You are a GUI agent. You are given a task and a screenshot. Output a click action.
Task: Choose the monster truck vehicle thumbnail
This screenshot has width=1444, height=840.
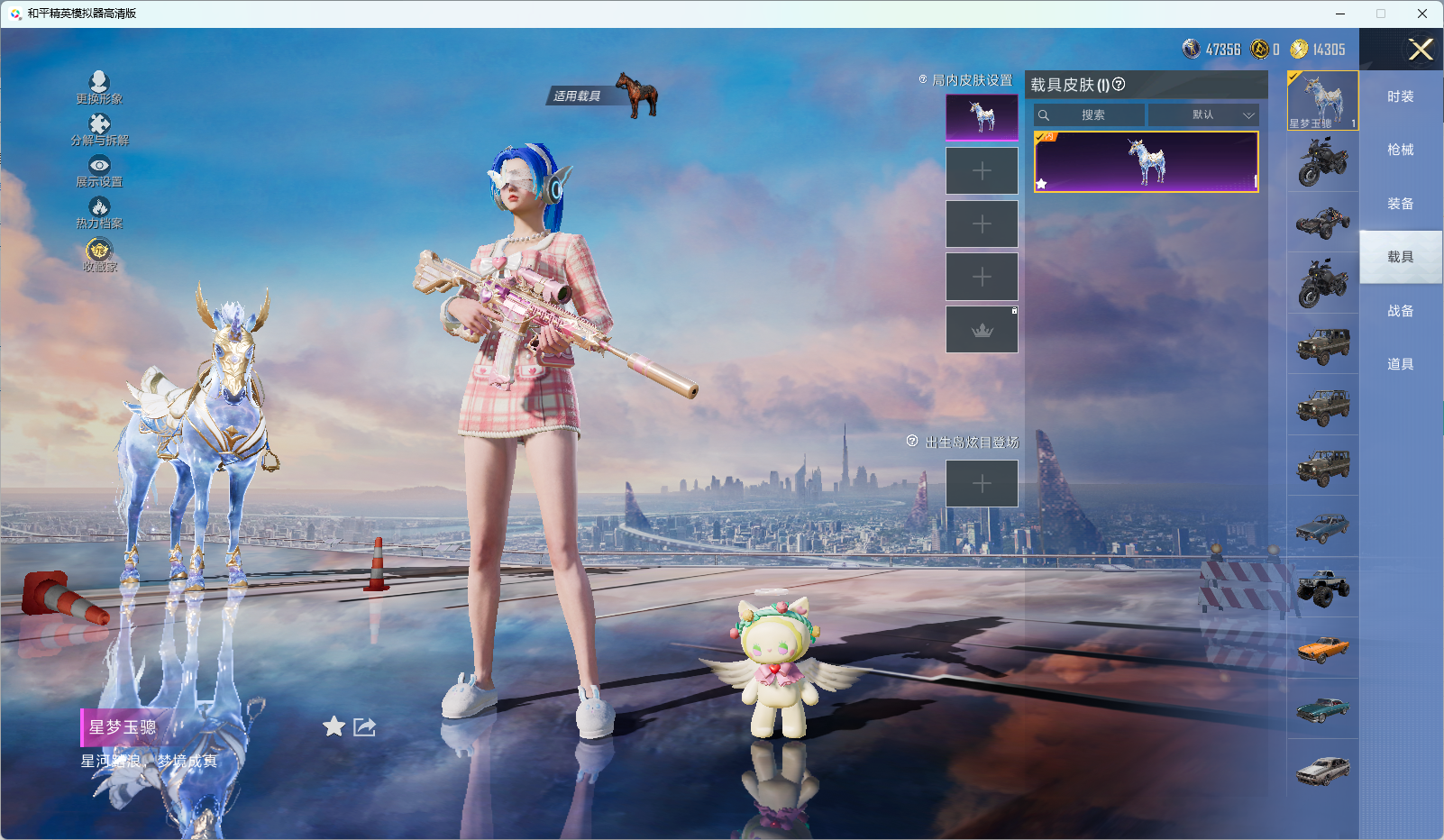(x=1322, y=588)
